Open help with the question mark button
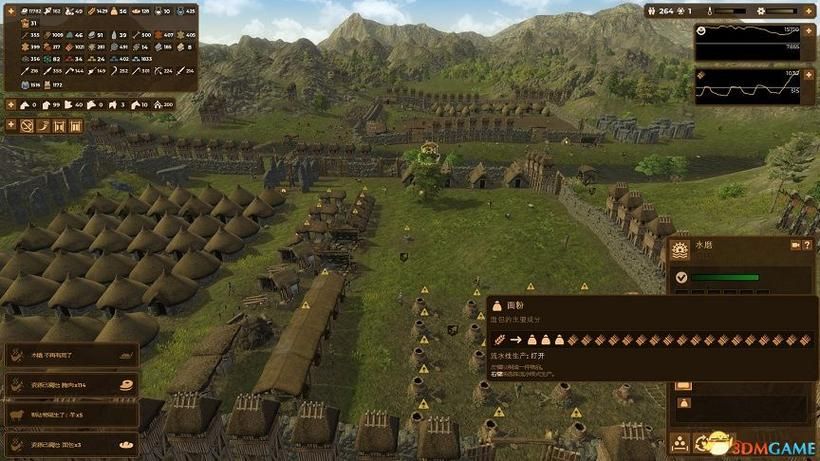The height and width of the screenshot is (461, 820). click(x=808, y=245)
